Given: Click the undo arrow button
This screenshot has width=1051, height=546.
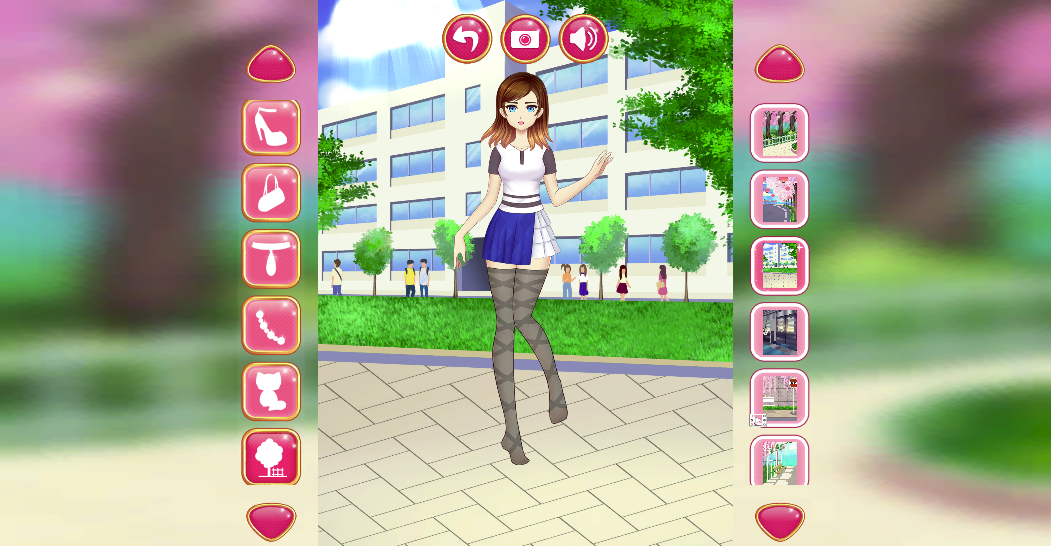Looking at the screenshot, I should (x=467, y=39).
